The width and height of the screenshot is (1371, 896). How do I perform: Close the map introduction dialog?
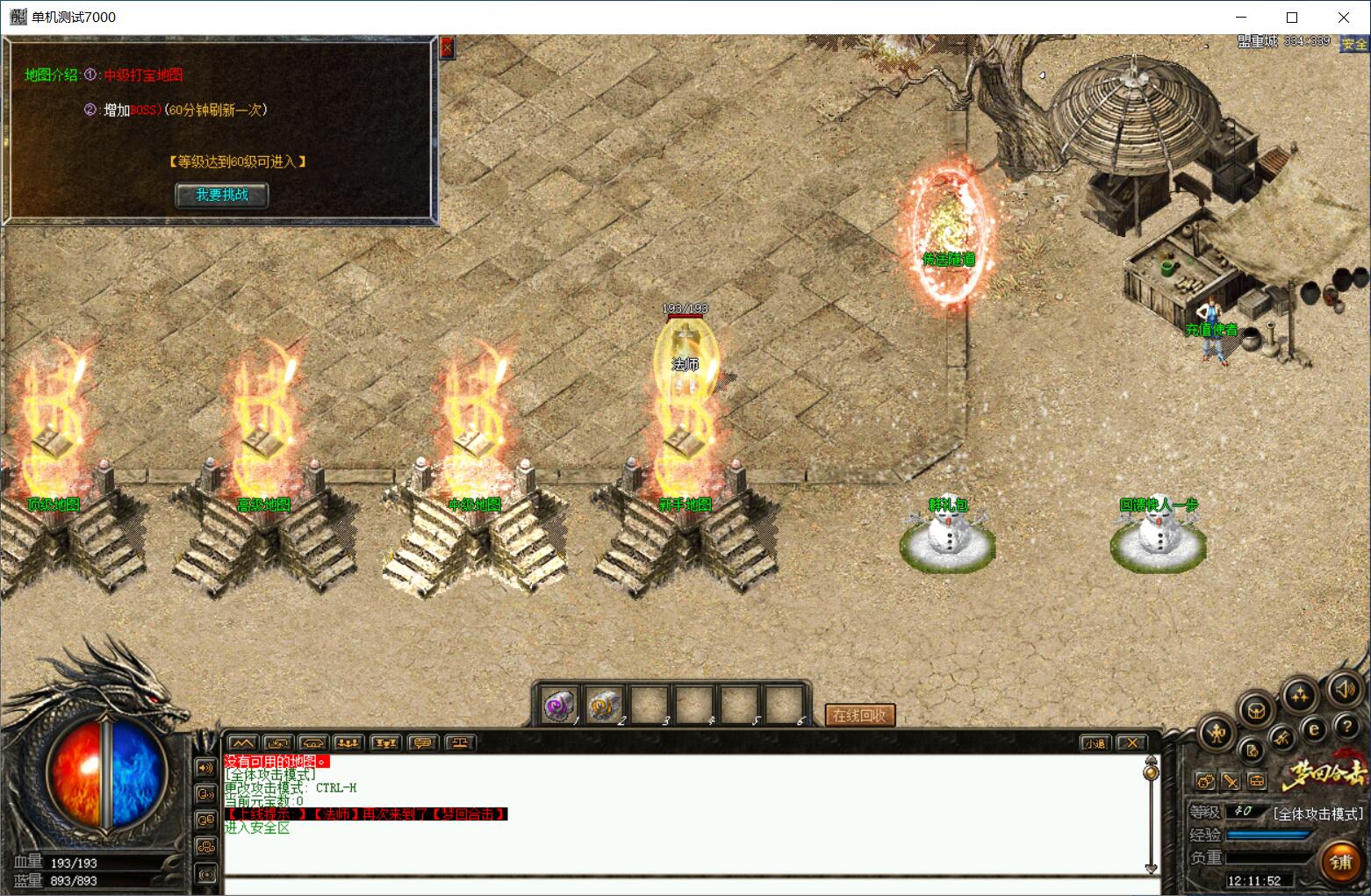(x=447, y=47)
